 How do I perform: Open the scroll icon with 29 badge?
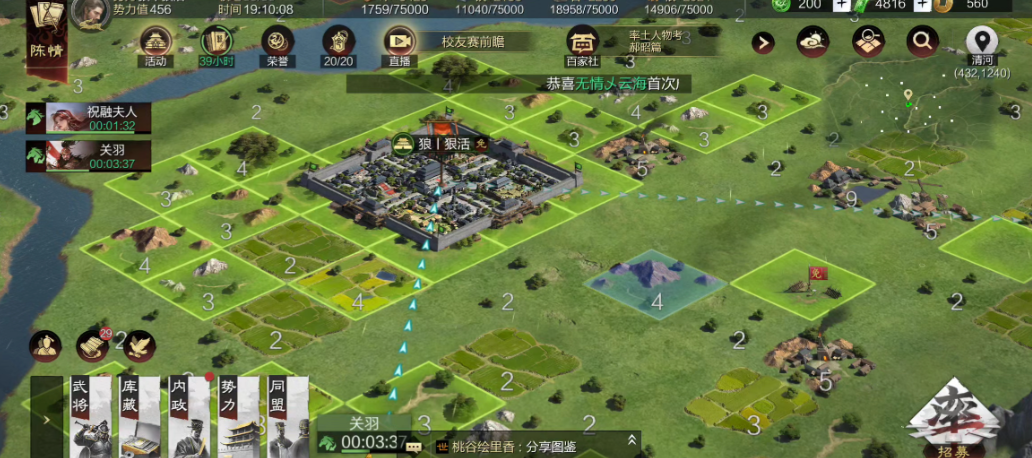pyautogui.click(x=93, y=345)
